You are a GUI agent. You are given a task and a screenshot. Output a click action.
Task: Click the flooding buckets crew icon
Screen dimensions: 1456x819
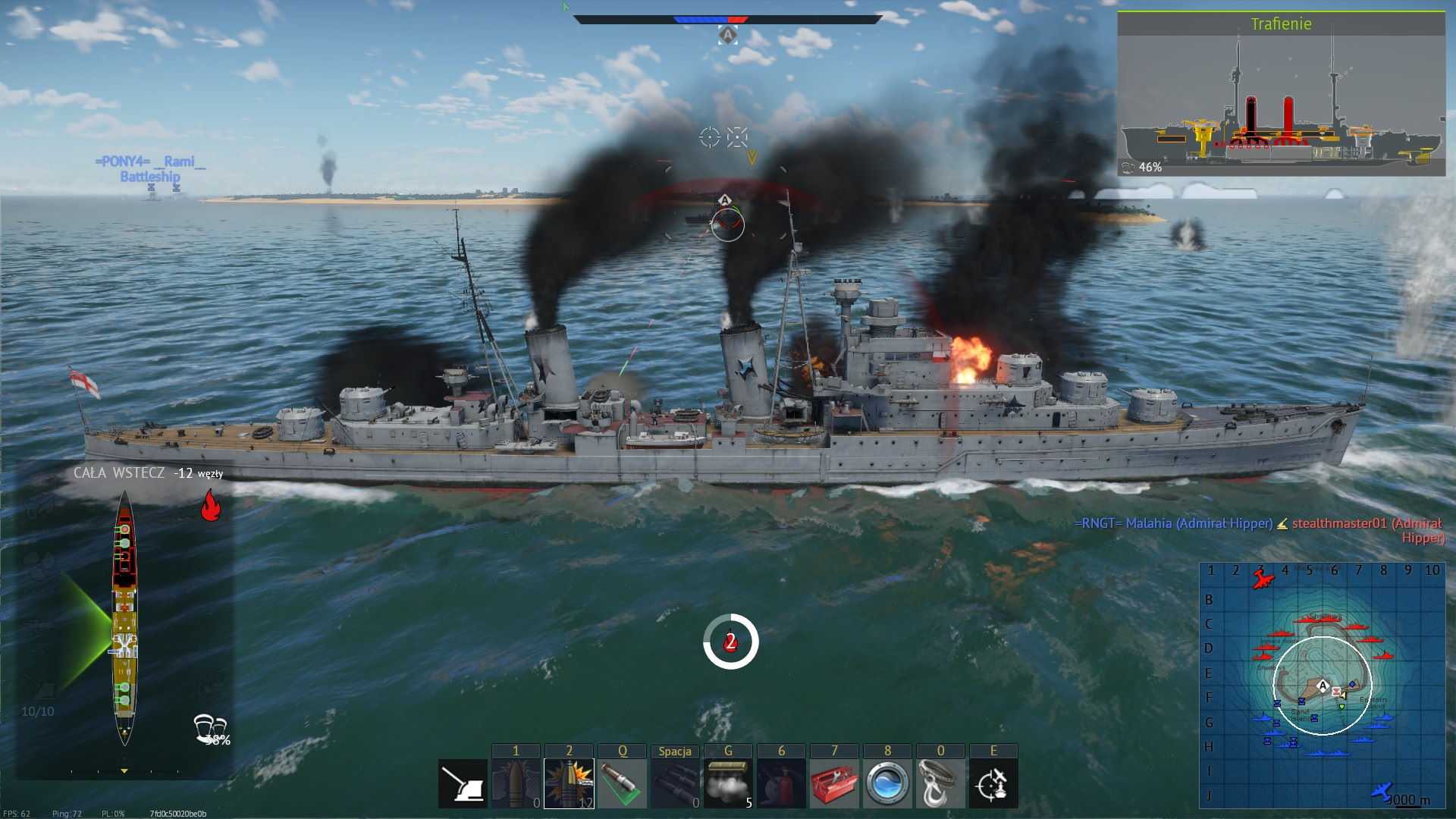coord(210,728)
